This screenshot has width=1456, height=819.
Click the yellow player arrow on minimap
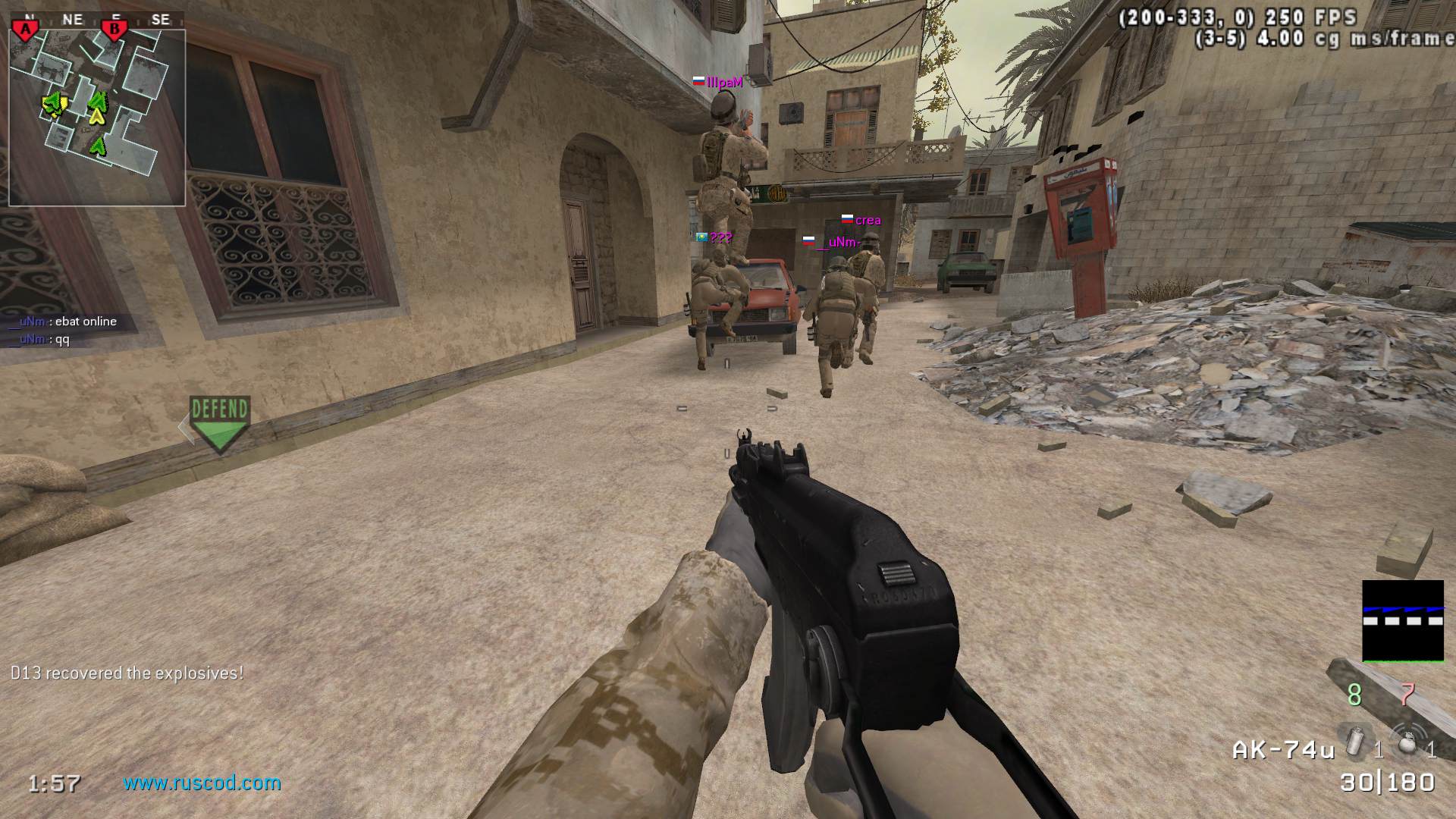pos(96,116)
